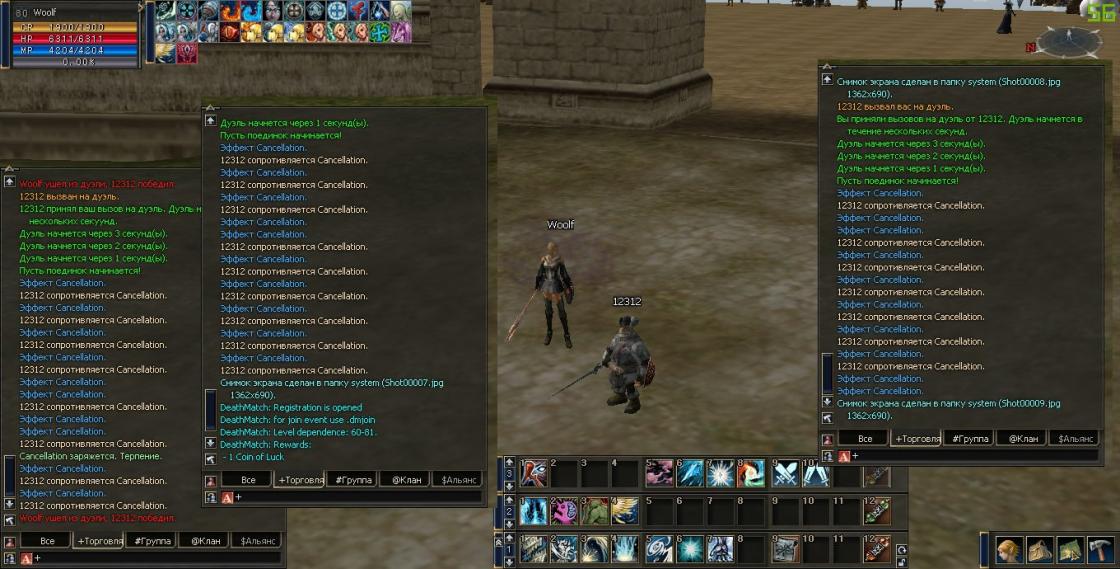Choose $Альянс tab in the Shot00009 chat window
The height and width of the screenshot is (569, 1120).
[1076, 439]
